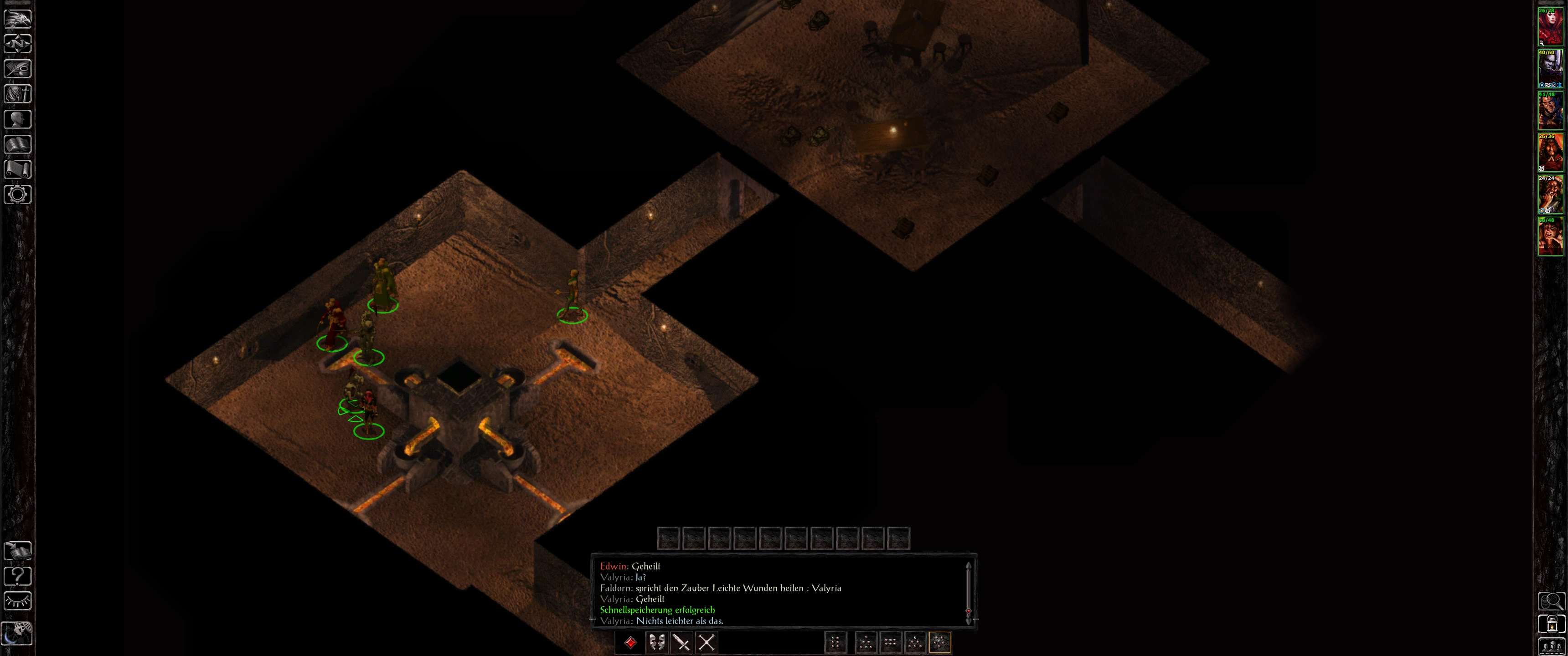Open the area map with compass icon
Viewport: 1568px width, 656px height.
[18, 44]
